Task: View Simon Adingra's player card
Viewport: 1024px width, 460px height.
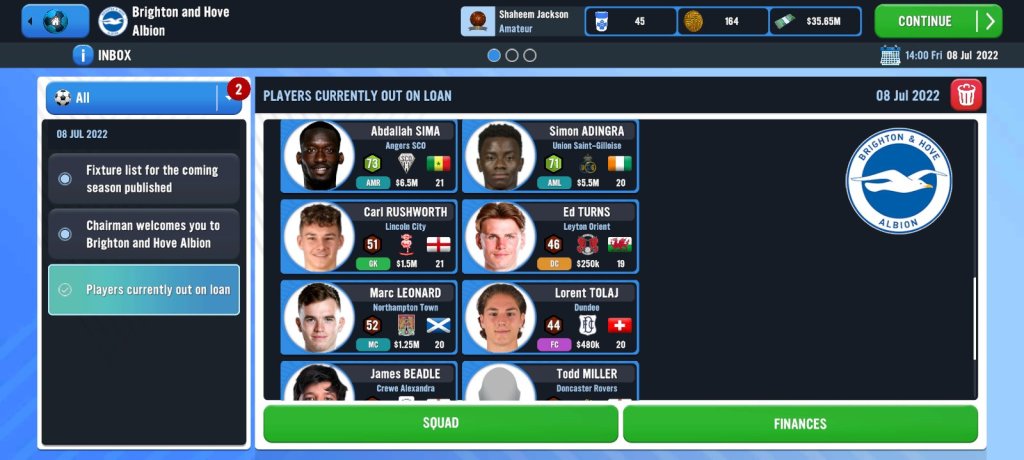Action: point(550,156)
